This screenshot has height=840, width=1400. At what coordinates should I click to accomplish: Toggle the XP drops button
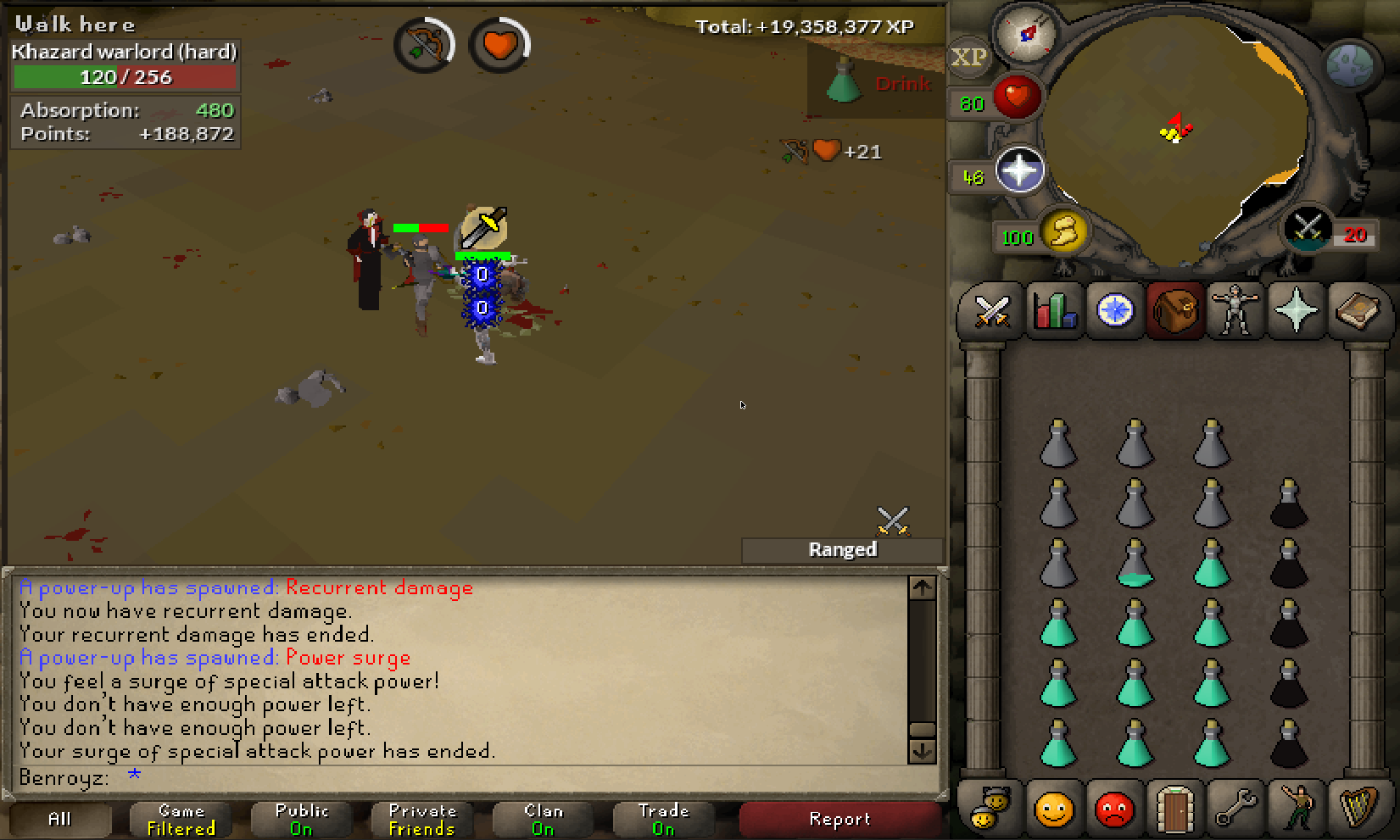tap(968, 58)
